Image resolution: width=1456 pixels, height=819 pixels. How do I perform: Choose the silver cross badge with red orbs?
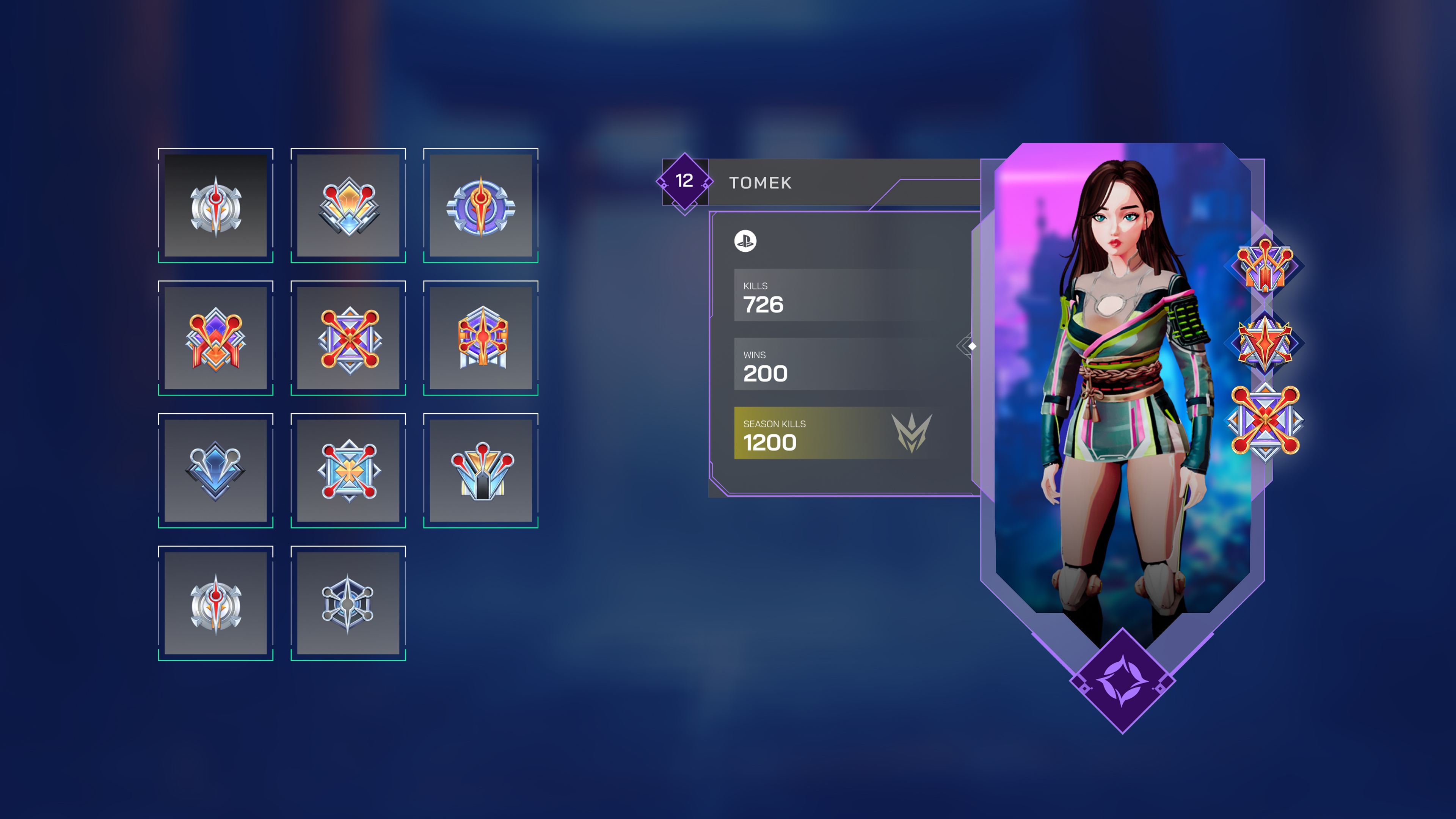[x=349, y=471]
